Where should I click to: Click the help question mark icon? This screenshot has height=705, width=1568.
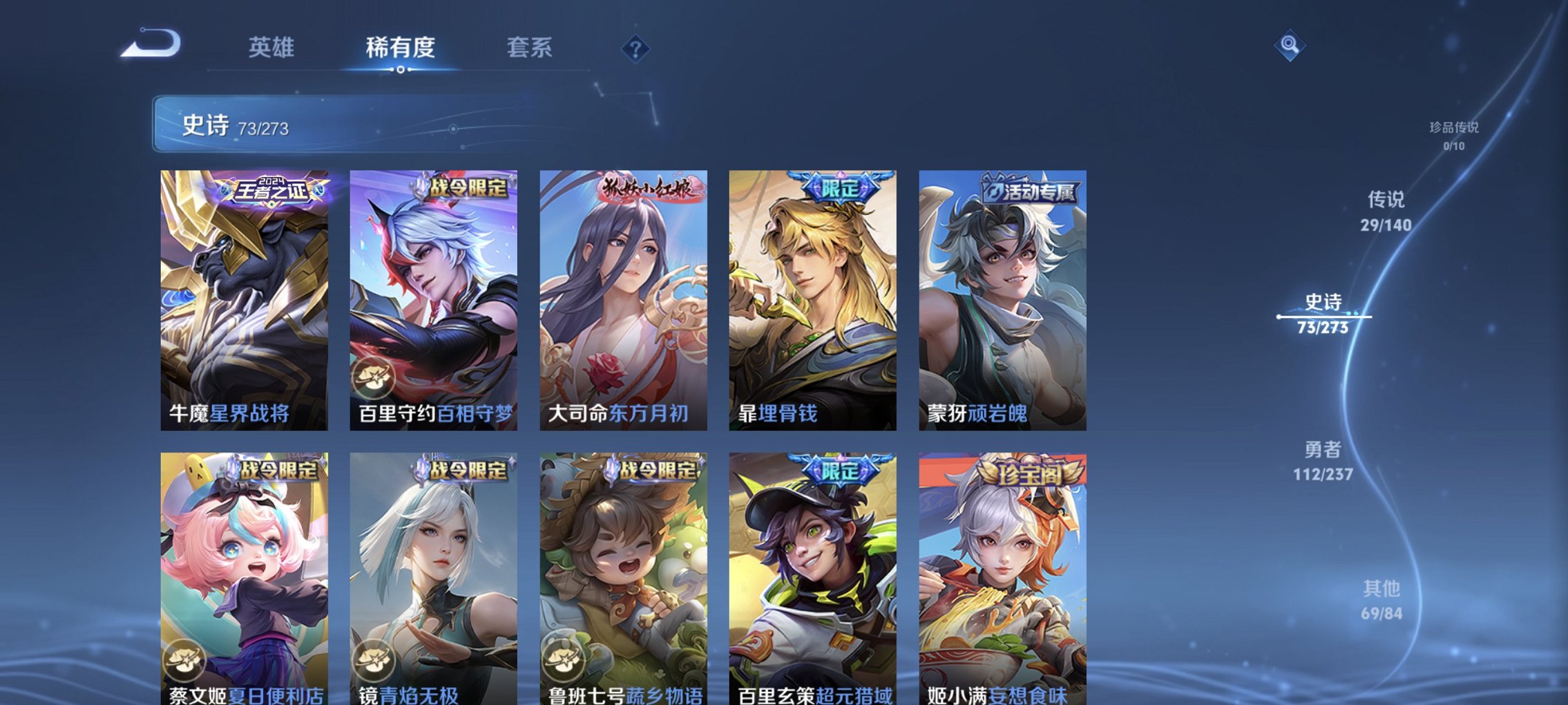click(635, 49)
